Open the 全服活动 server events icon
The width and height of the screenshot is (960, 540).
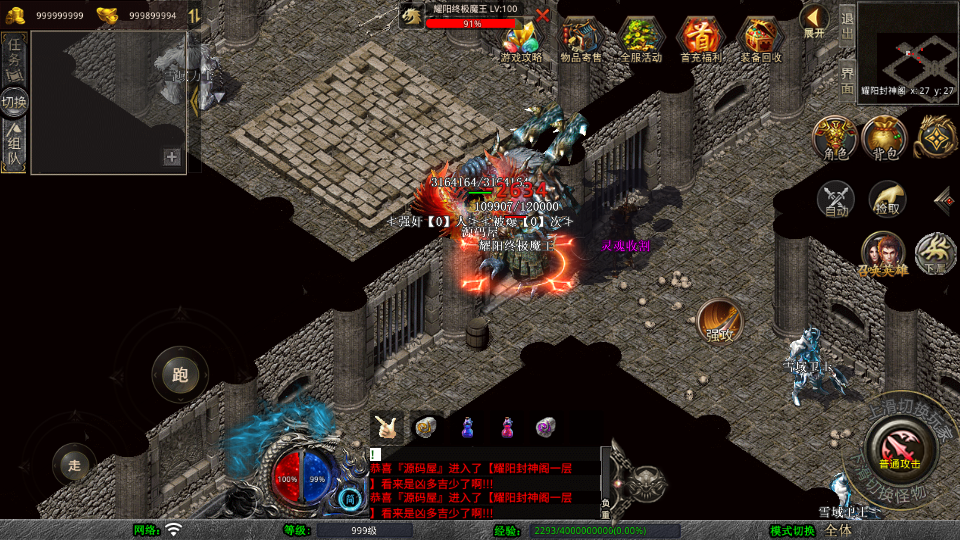pos(641,40)
